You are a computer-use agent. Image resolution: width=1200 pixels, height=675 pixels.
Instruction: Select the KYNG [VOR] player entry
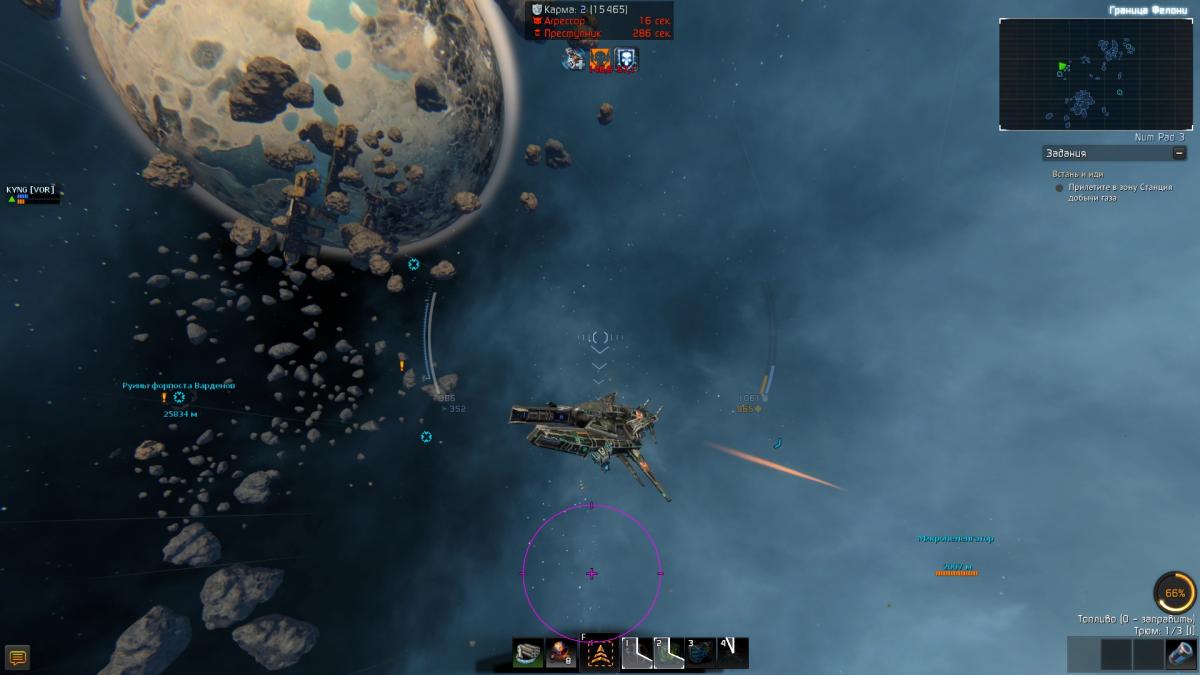(x=30, y=189)
